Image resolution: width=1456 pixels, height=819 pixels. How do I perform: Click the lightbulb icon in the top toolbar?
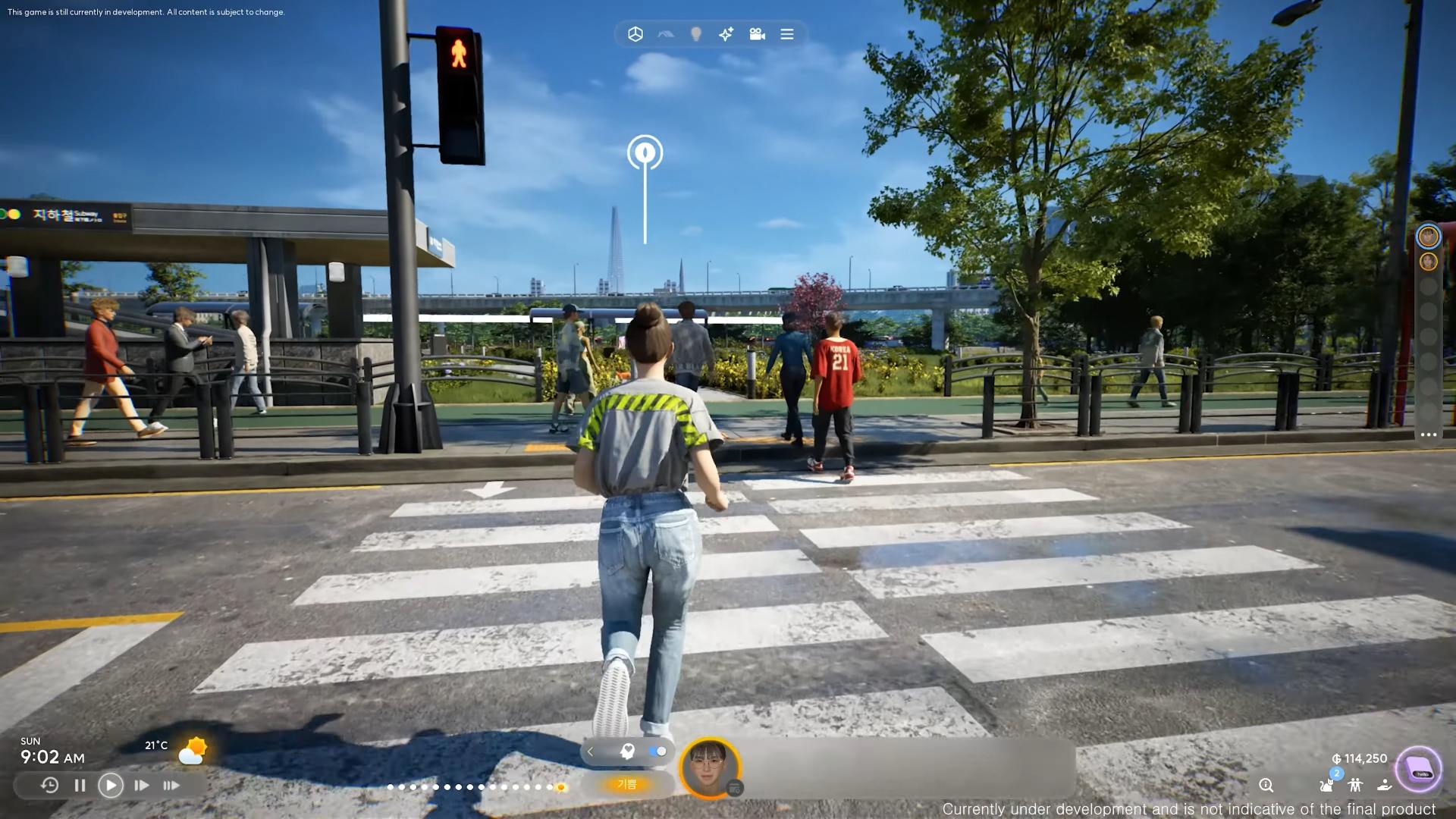(x=695, y=34)
